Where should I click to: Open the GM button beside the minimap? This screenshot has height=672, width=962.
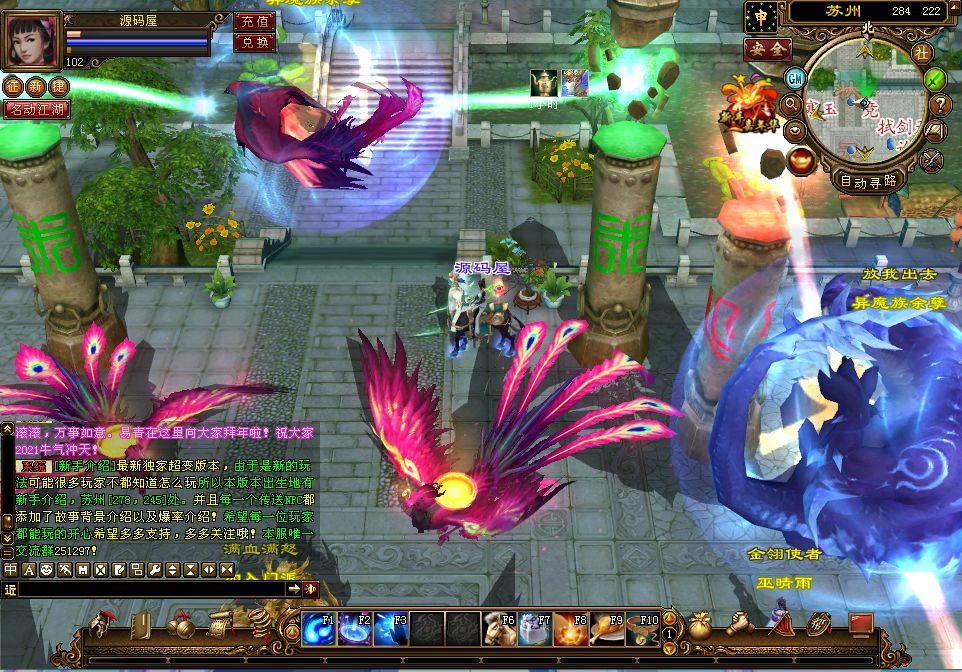point(796,78)
